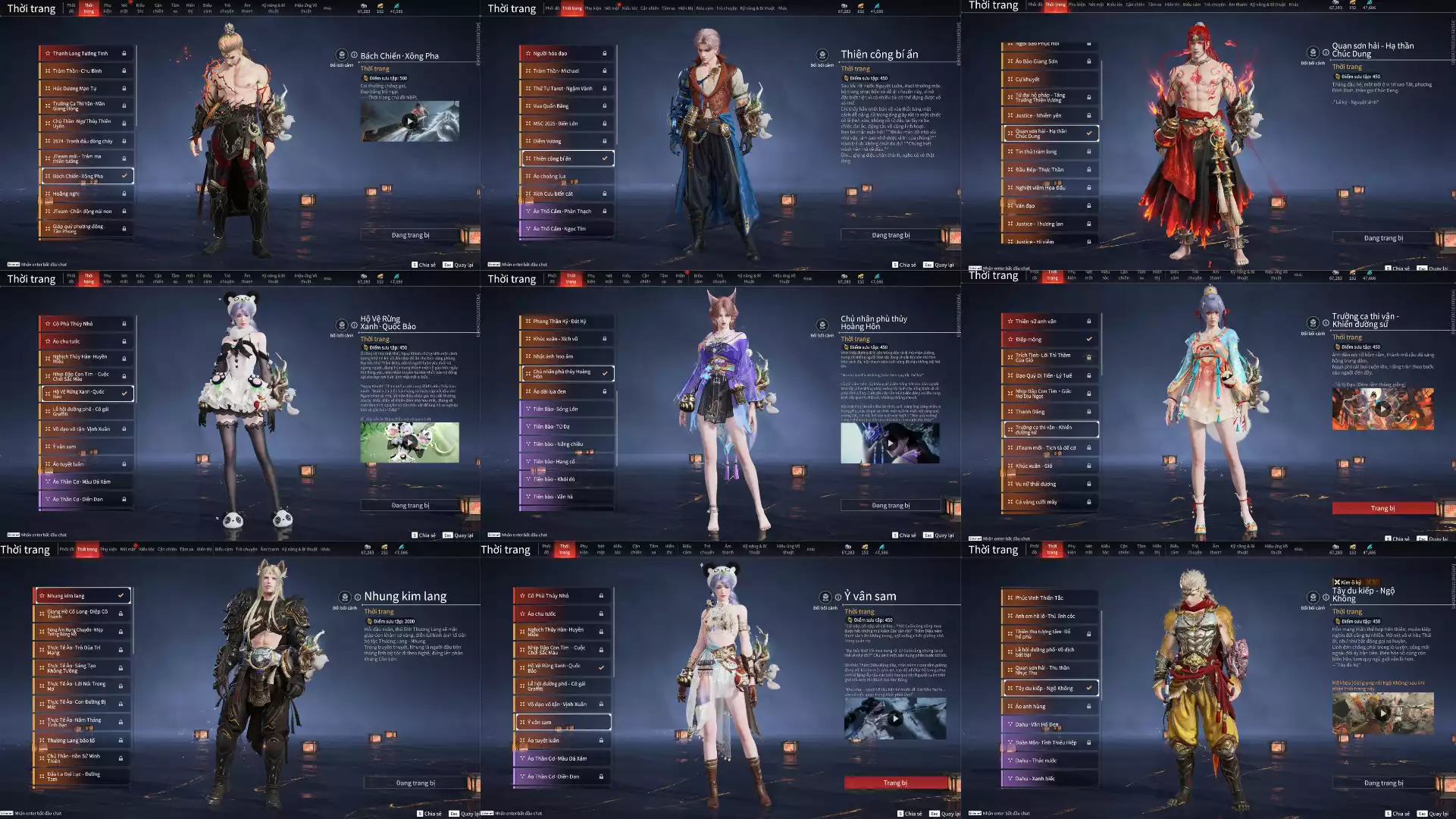Open the Kiểu tóc tab
The image size is (1456, 819).
pos(140,6)
